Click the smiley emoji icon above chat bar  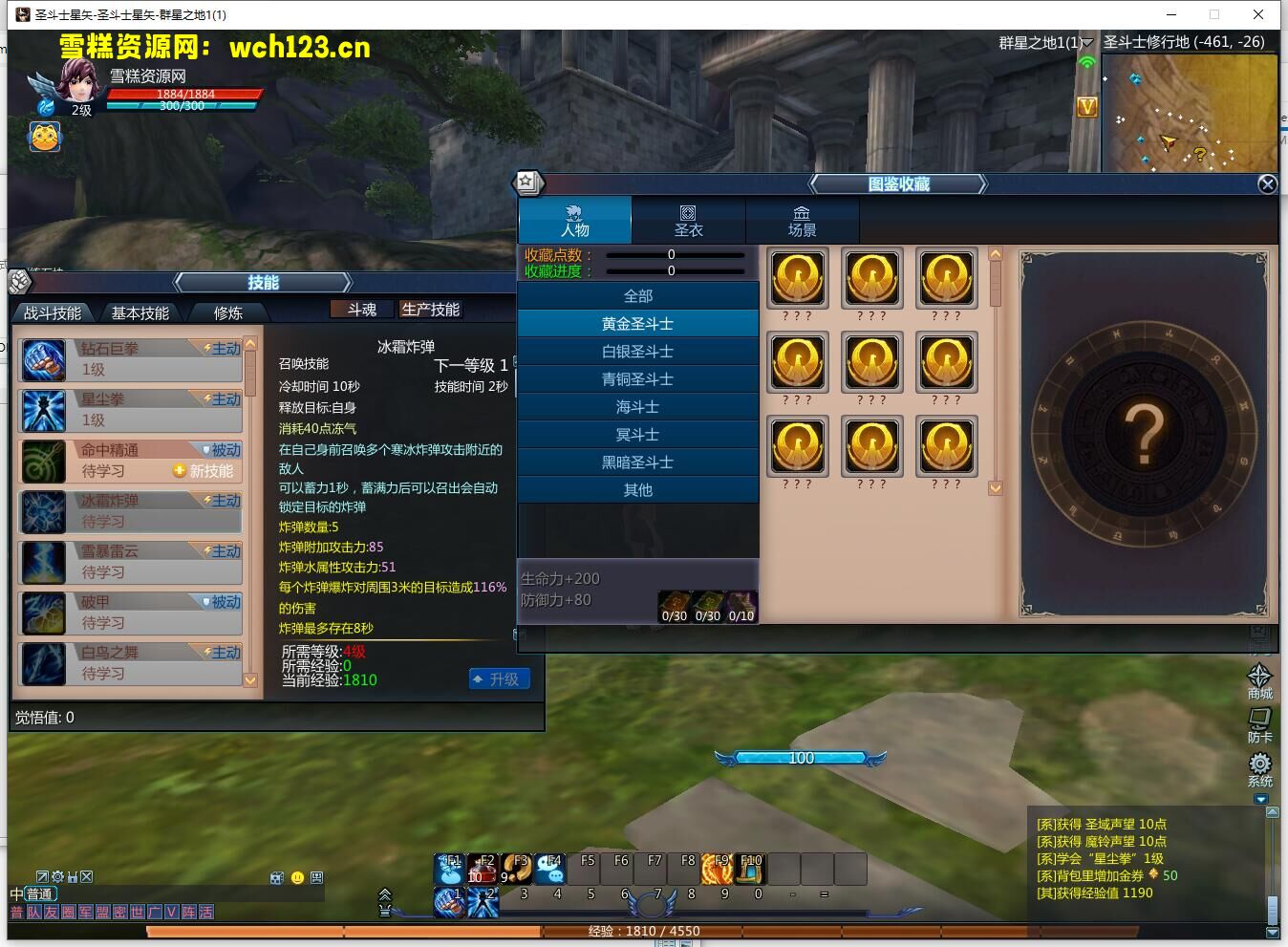[x=298, y=877]
